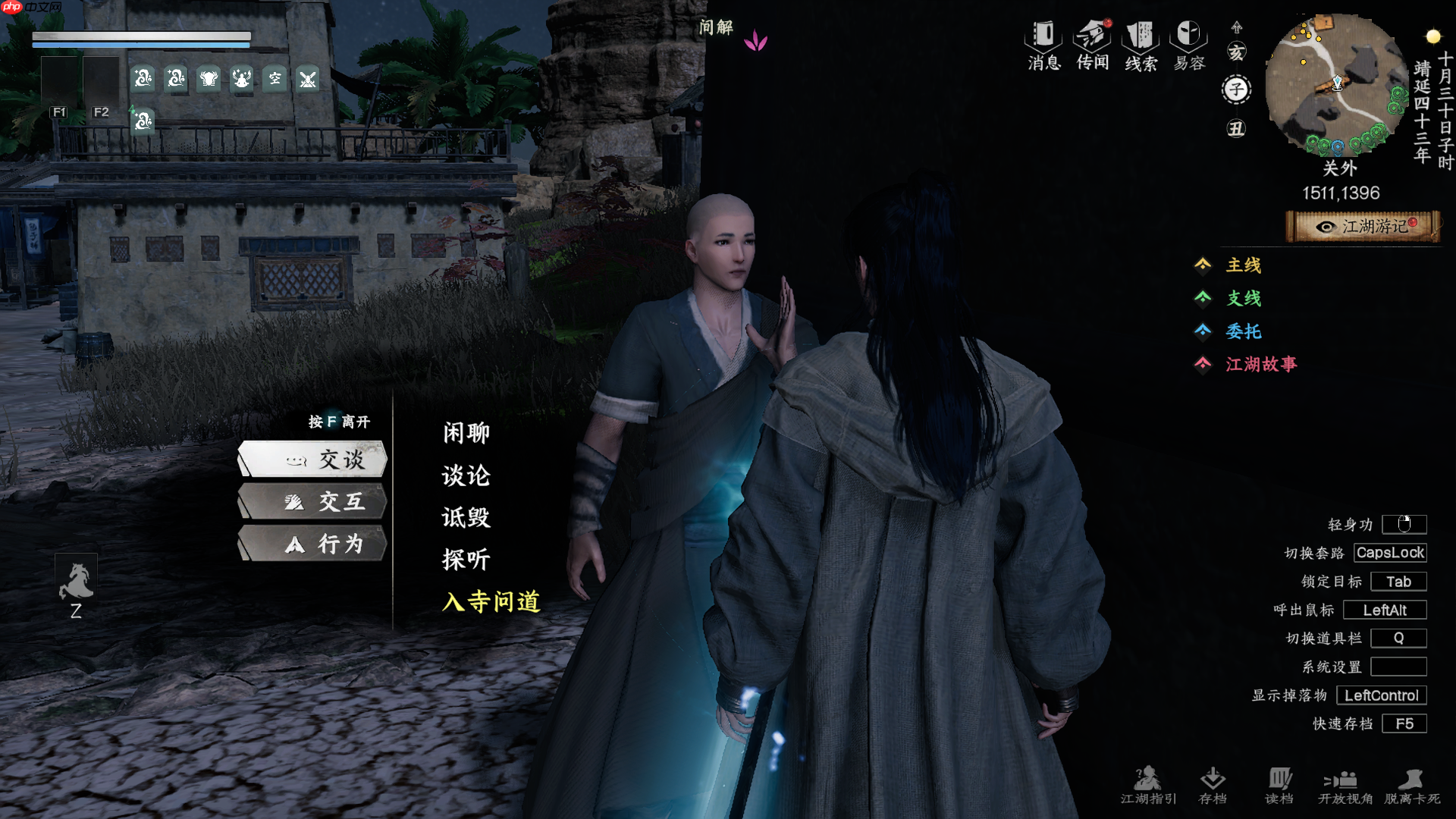Choose the 闲聊 chat dialogue option
The height and width of the screenshot is (819, 1456).
coord(466,433)
